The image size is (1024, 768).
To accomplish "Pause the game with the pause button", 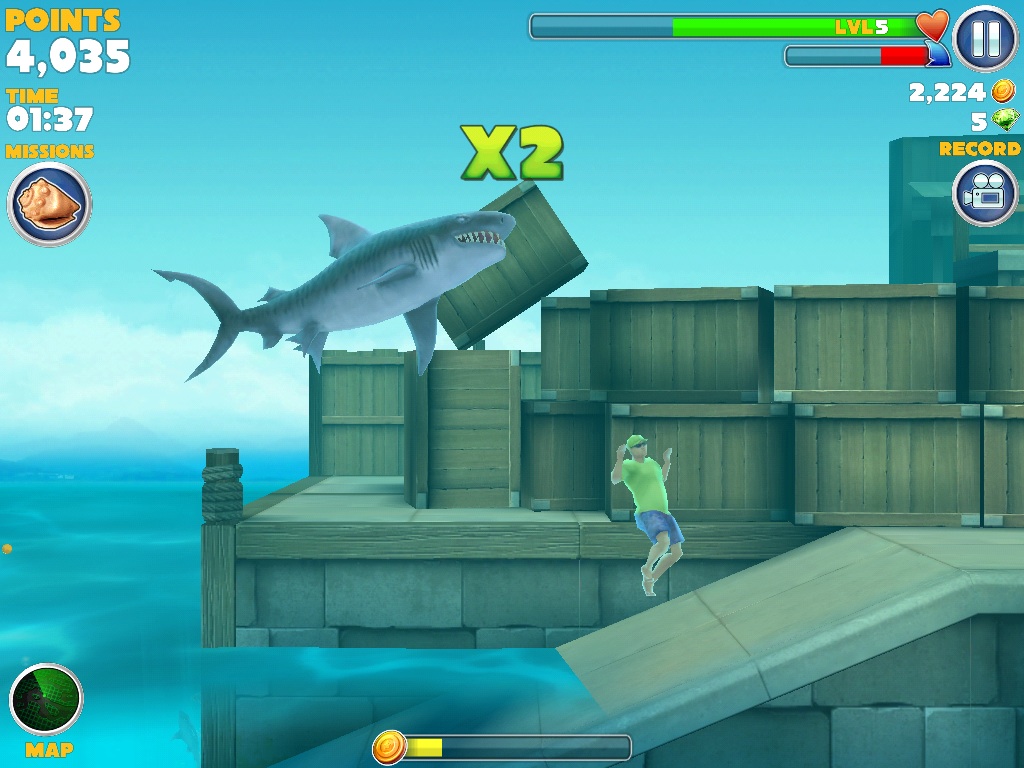I will pyautogui.click(x=985, y=38).
